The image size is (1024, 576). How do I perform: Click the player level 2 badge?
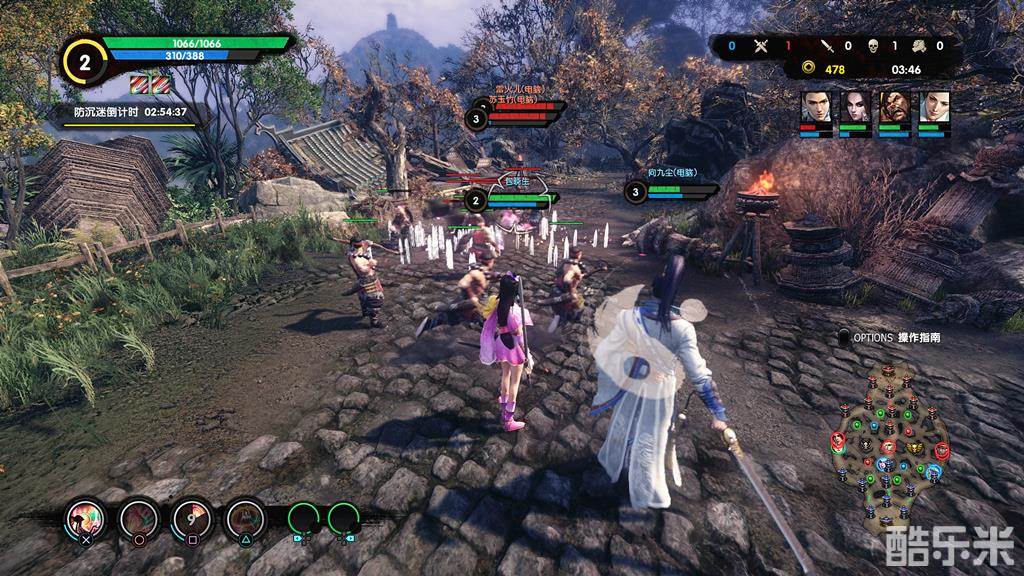[85, 61]
